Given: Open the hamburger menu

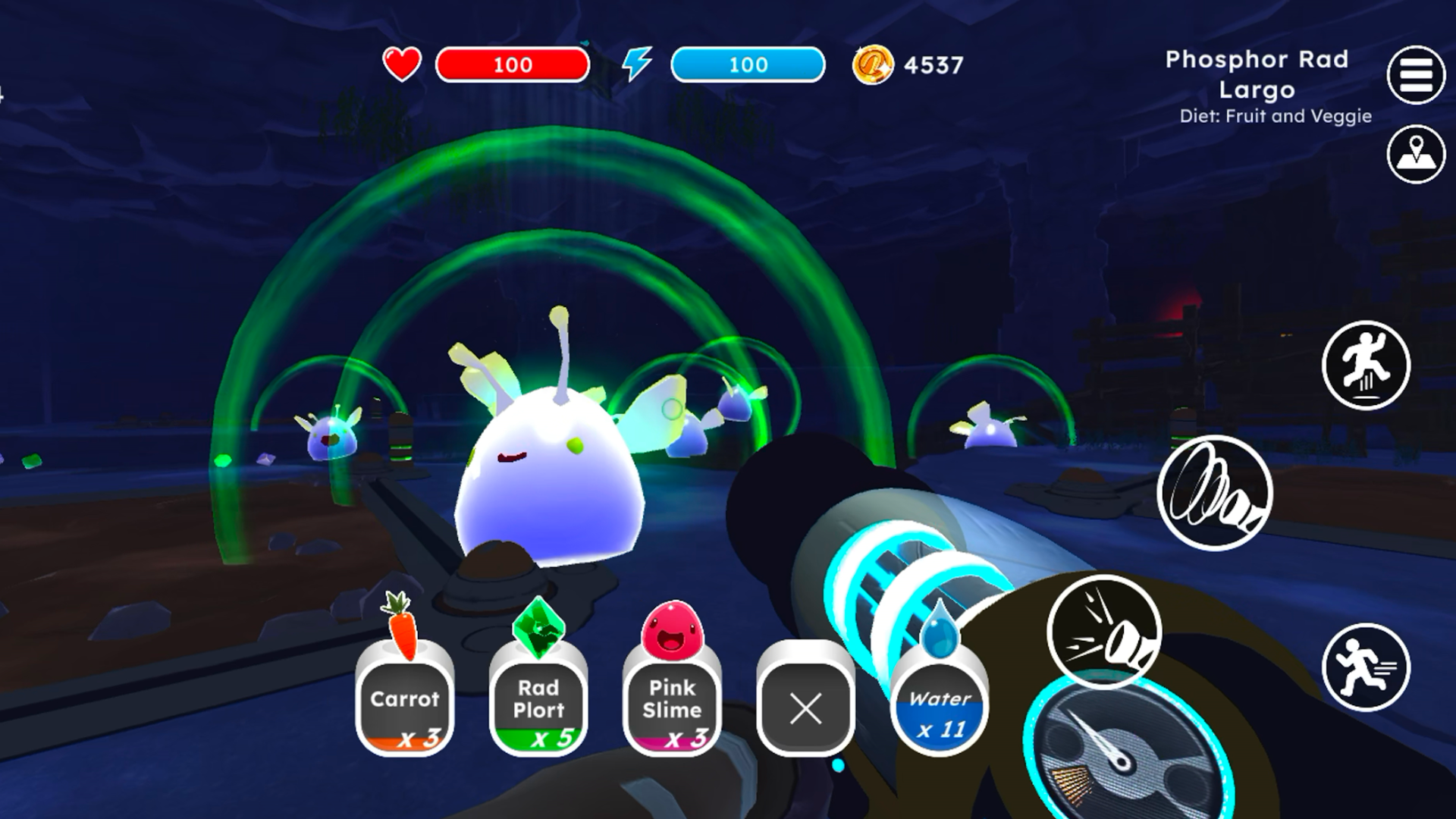Looking at the screenshot, I should click(1416, 75).
